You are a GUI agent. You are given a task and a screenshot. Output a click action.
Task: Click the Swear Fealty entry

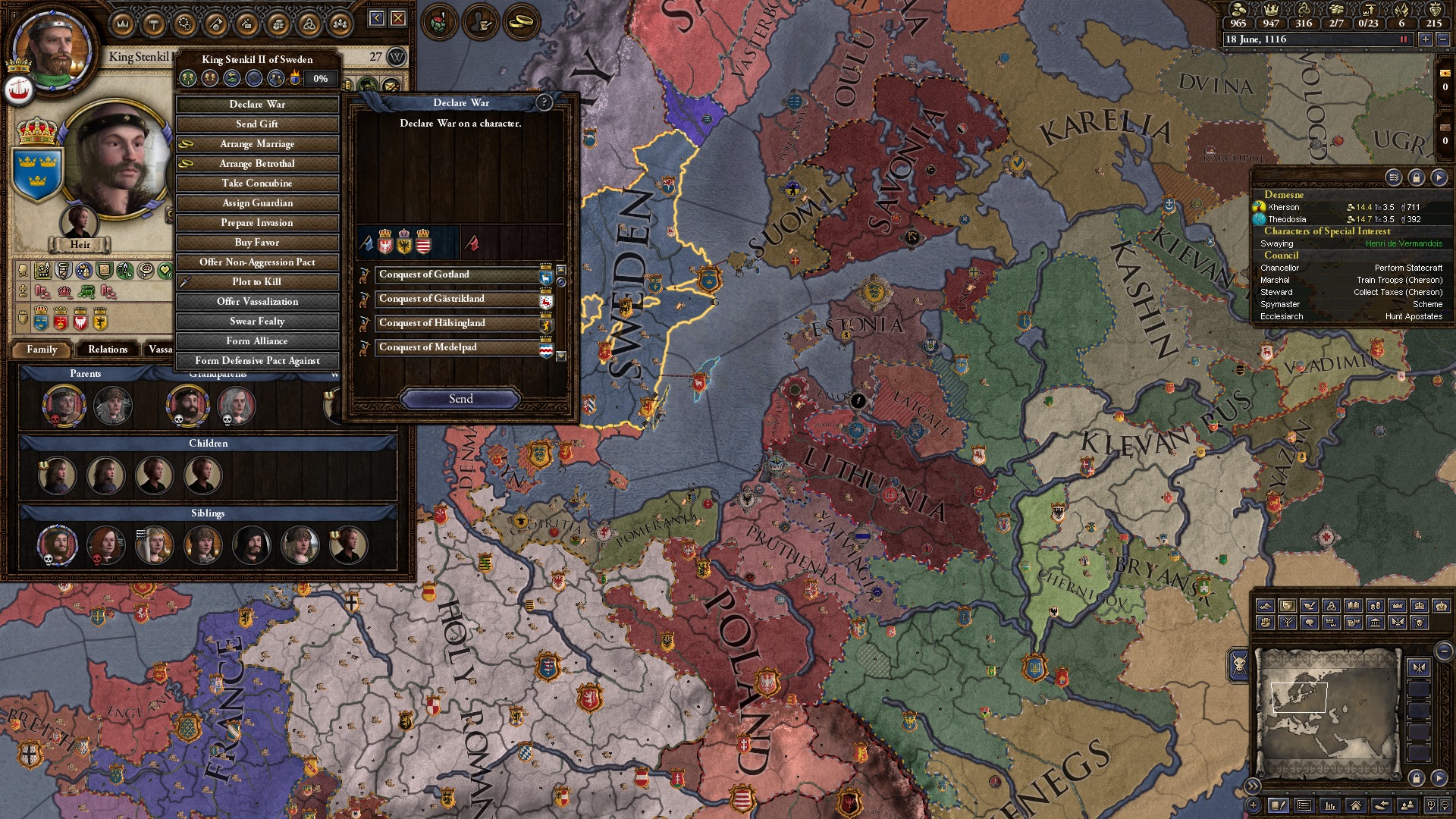(257, 322)
